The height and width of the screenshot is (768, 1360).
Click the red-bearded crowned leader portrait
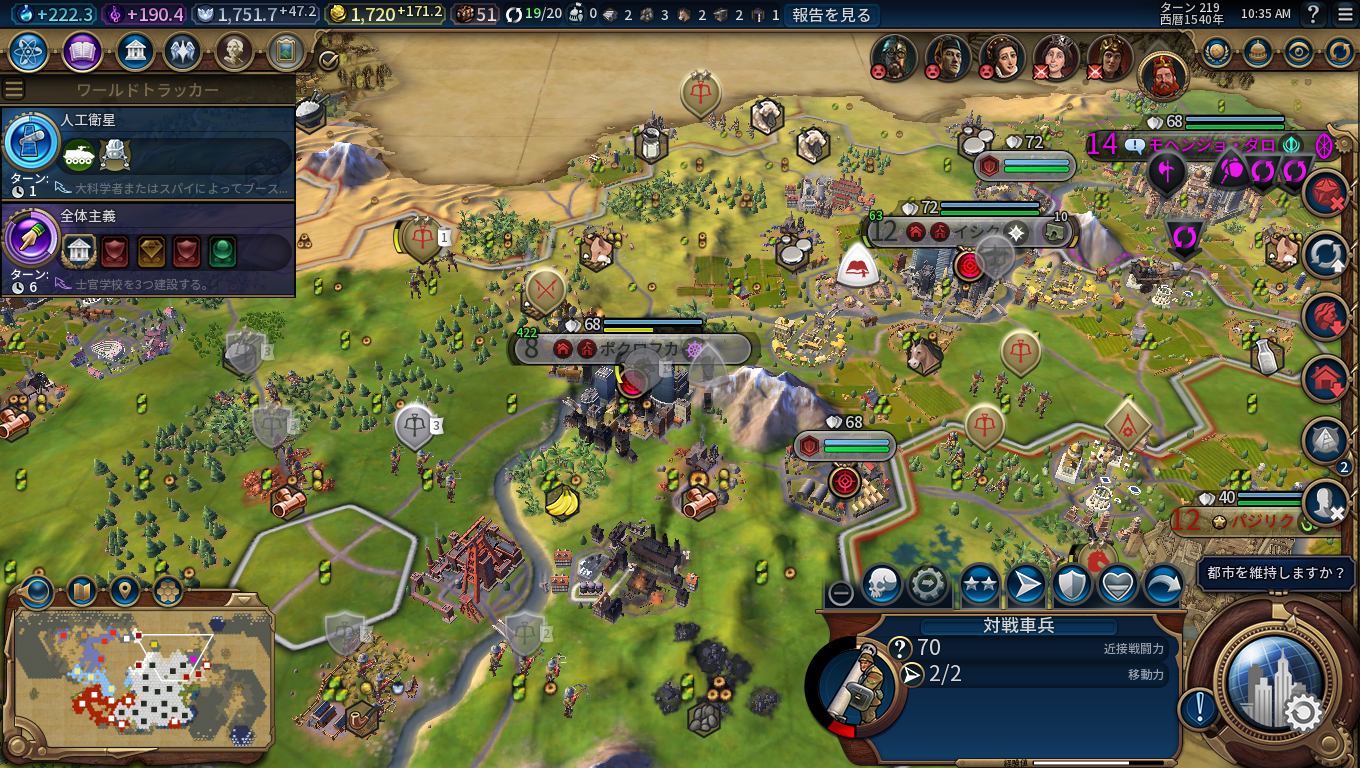point(1163,76)
